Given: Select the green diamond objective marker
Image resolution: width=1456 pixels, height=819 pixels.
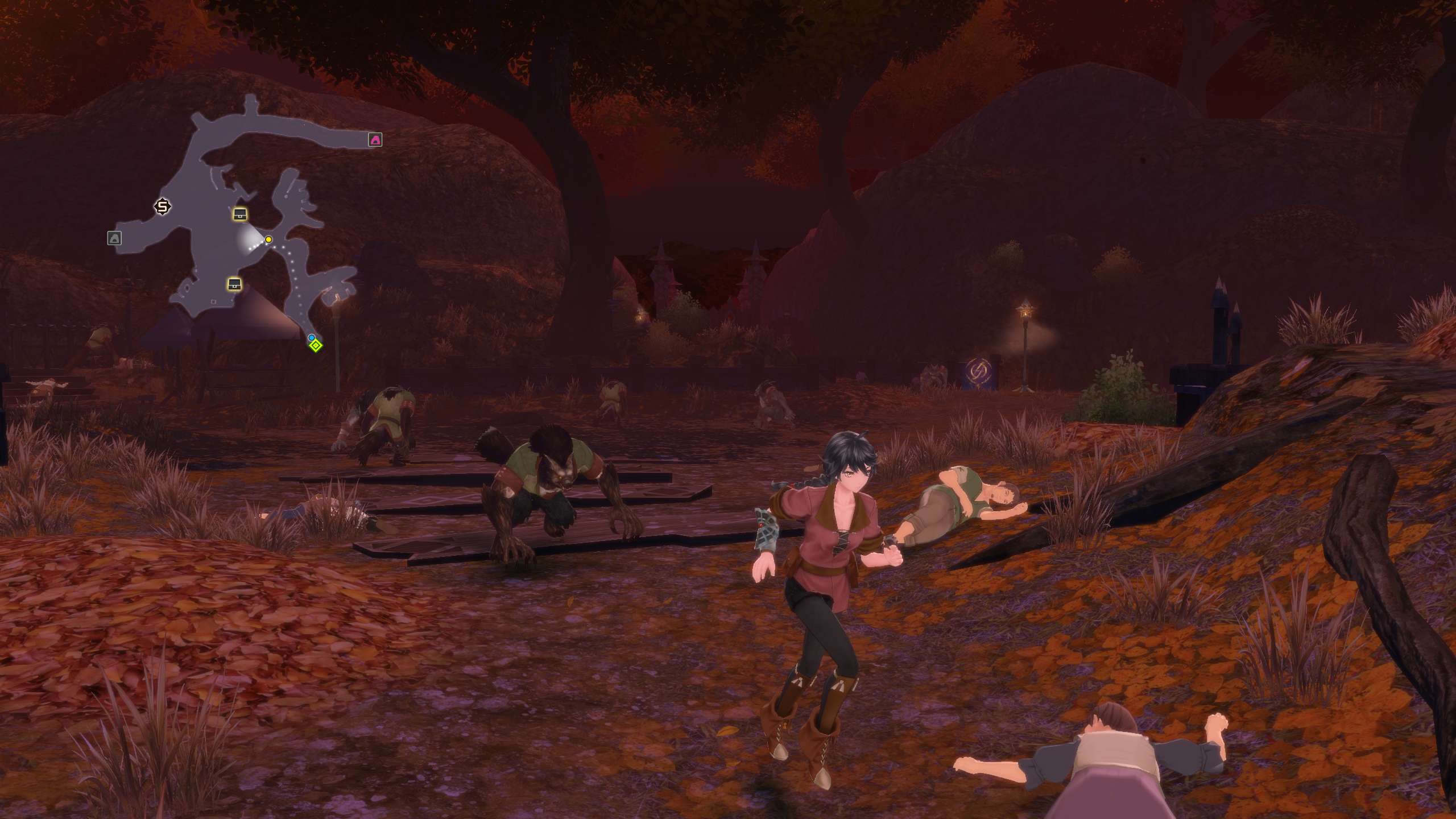Looking at the screenshot, I should click(x=316, y=345).
